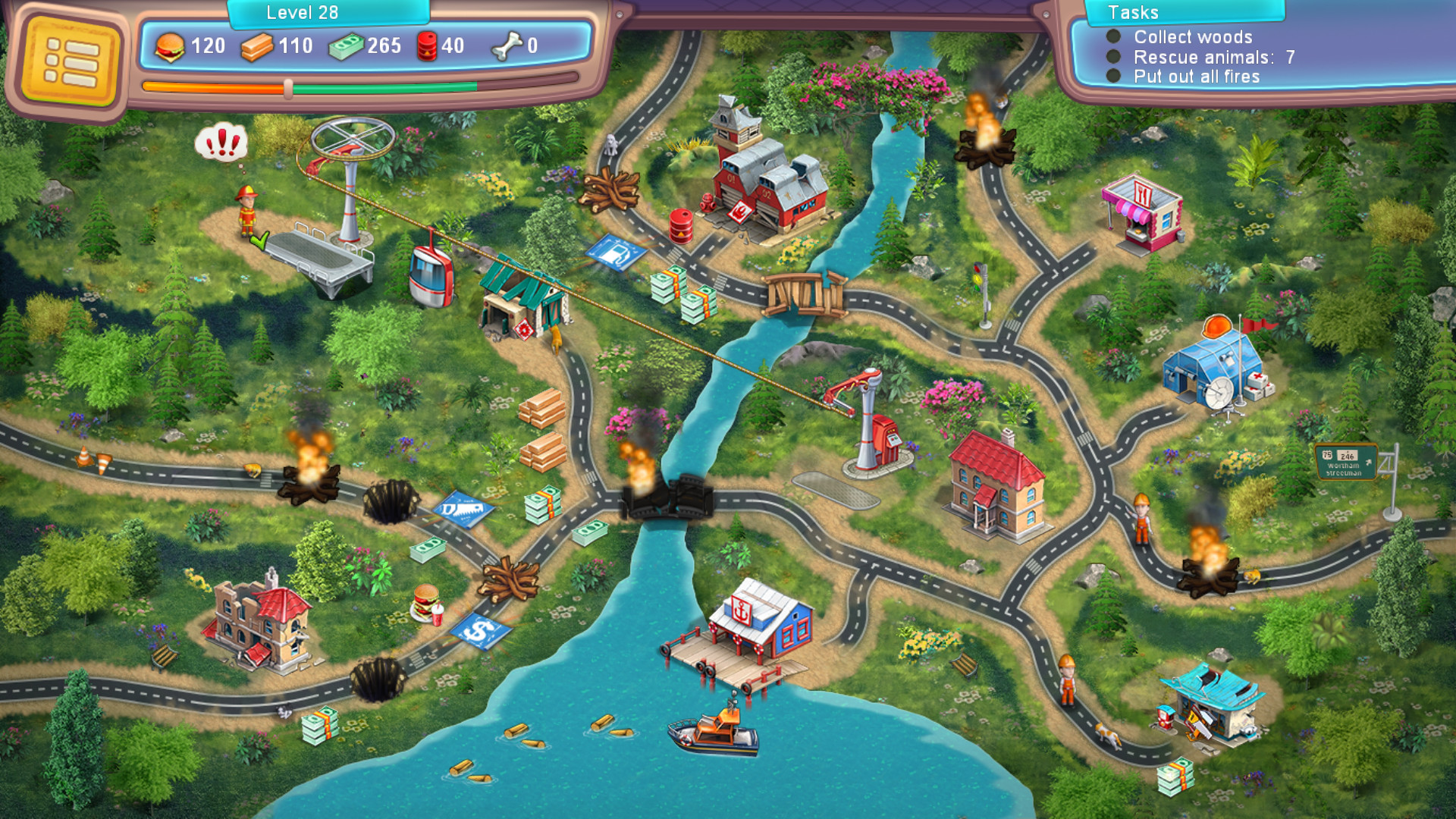1456x819 pixels.
Task: Select the wood planks resource icon
Action: [x=258, y=46]
